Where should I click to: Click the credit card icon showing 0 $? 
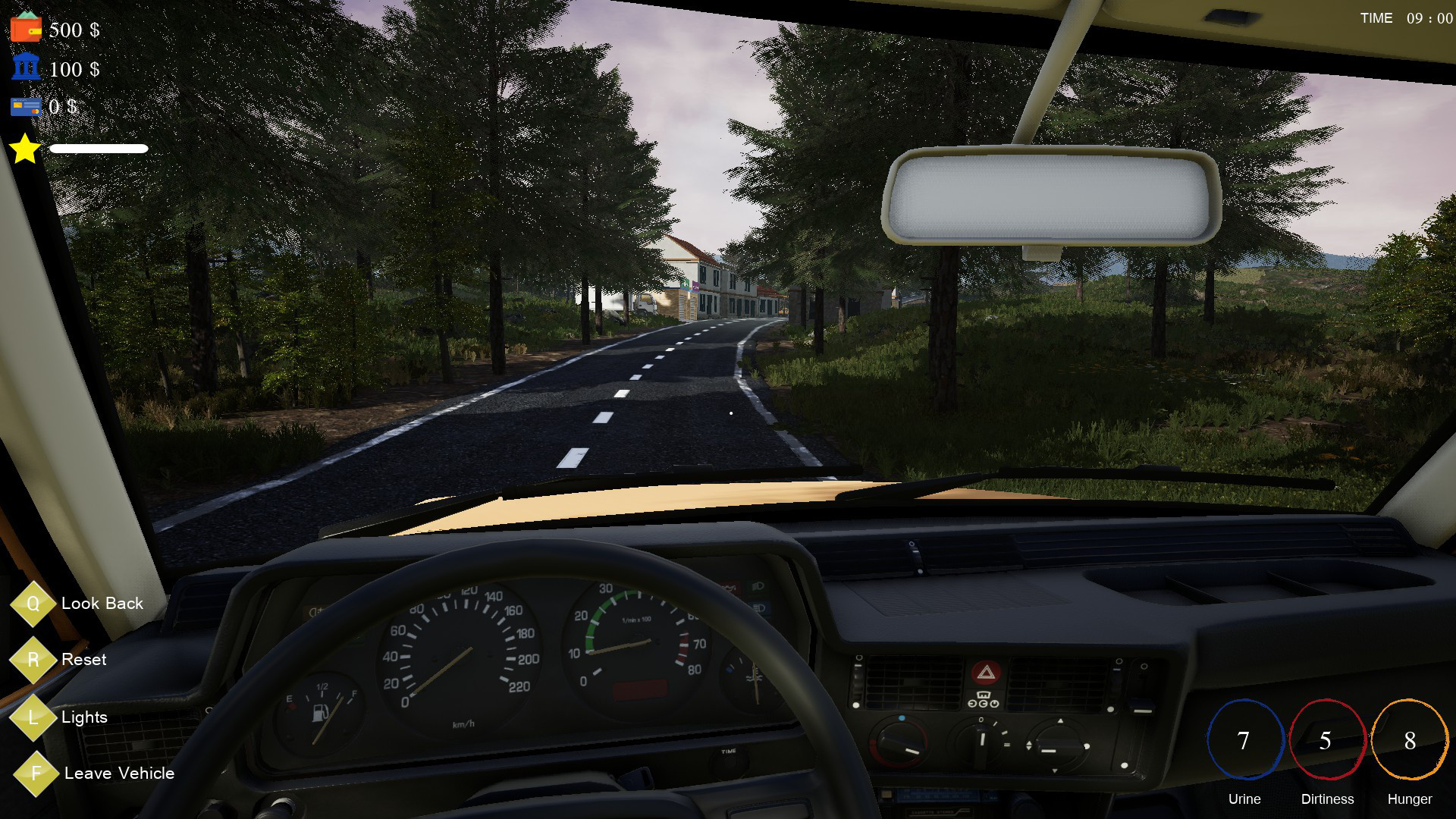click(x=25, y=107)
